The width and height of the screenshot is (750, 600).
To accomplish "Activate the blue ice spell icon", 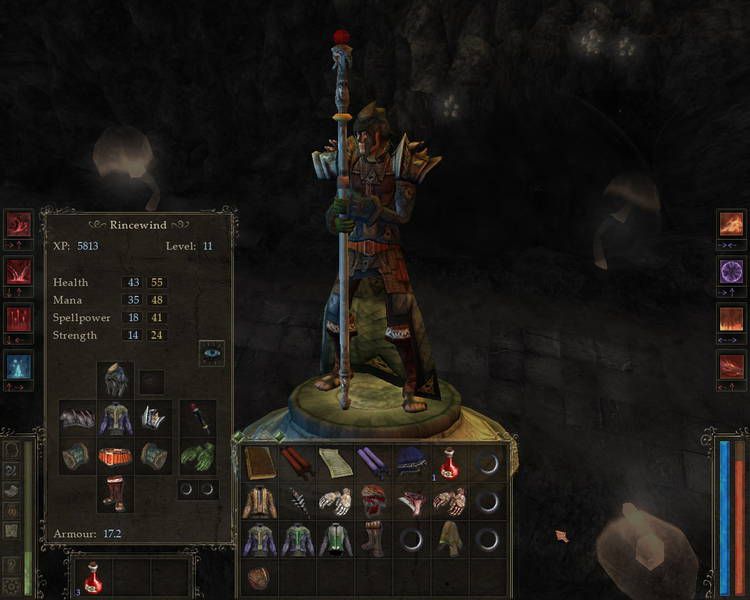I will [x=19, y=366].
